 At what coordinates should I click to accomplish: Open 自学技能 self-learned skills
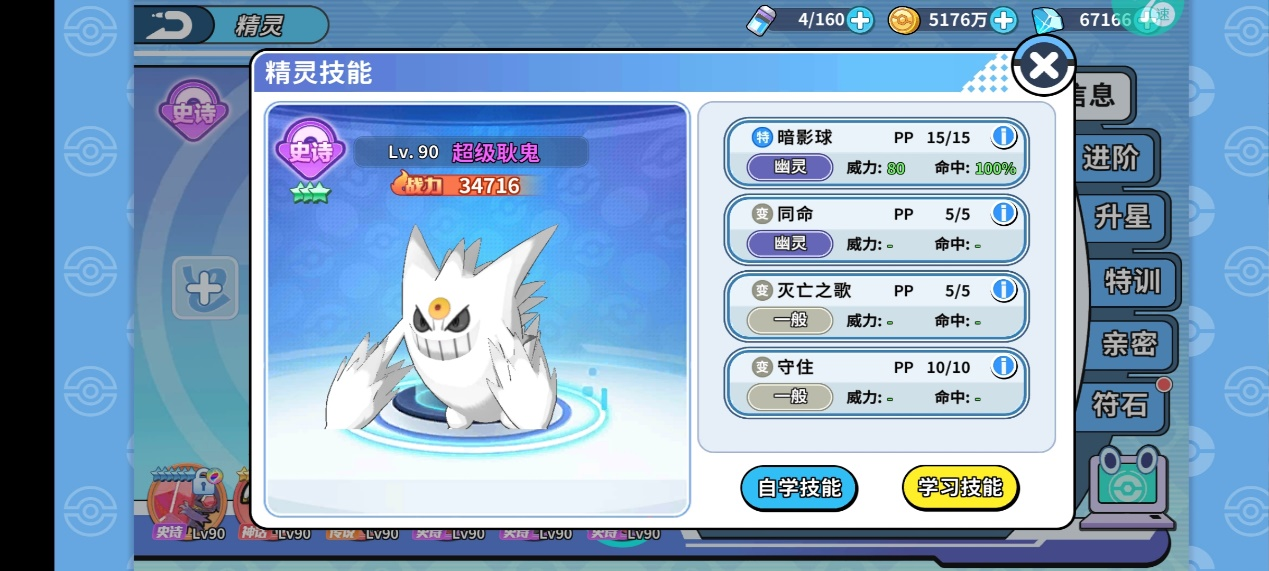point(798,488)
